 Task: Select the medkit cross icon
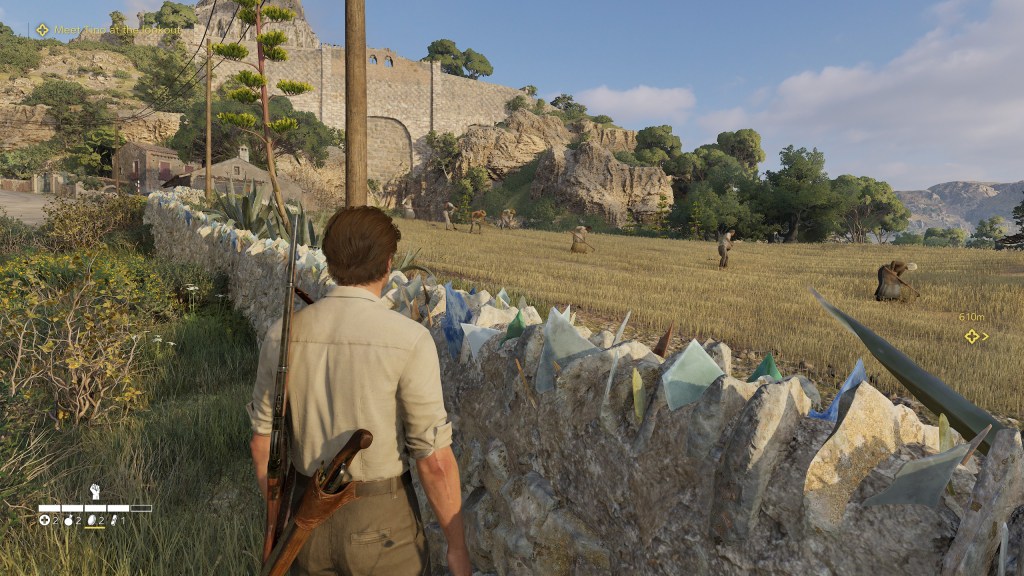point(45,521)
